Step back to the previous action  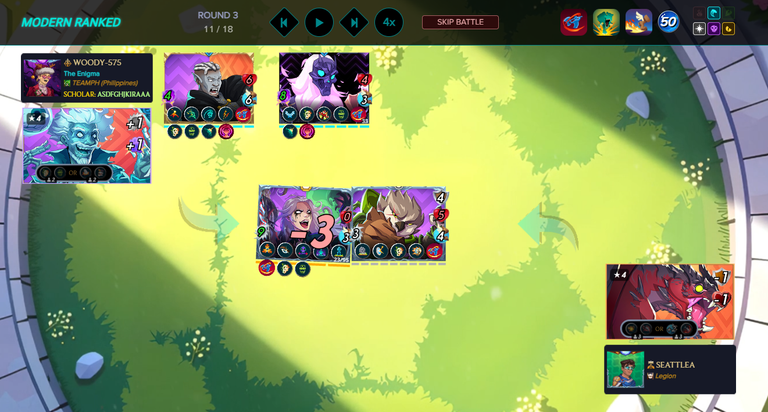click(284, 22)
